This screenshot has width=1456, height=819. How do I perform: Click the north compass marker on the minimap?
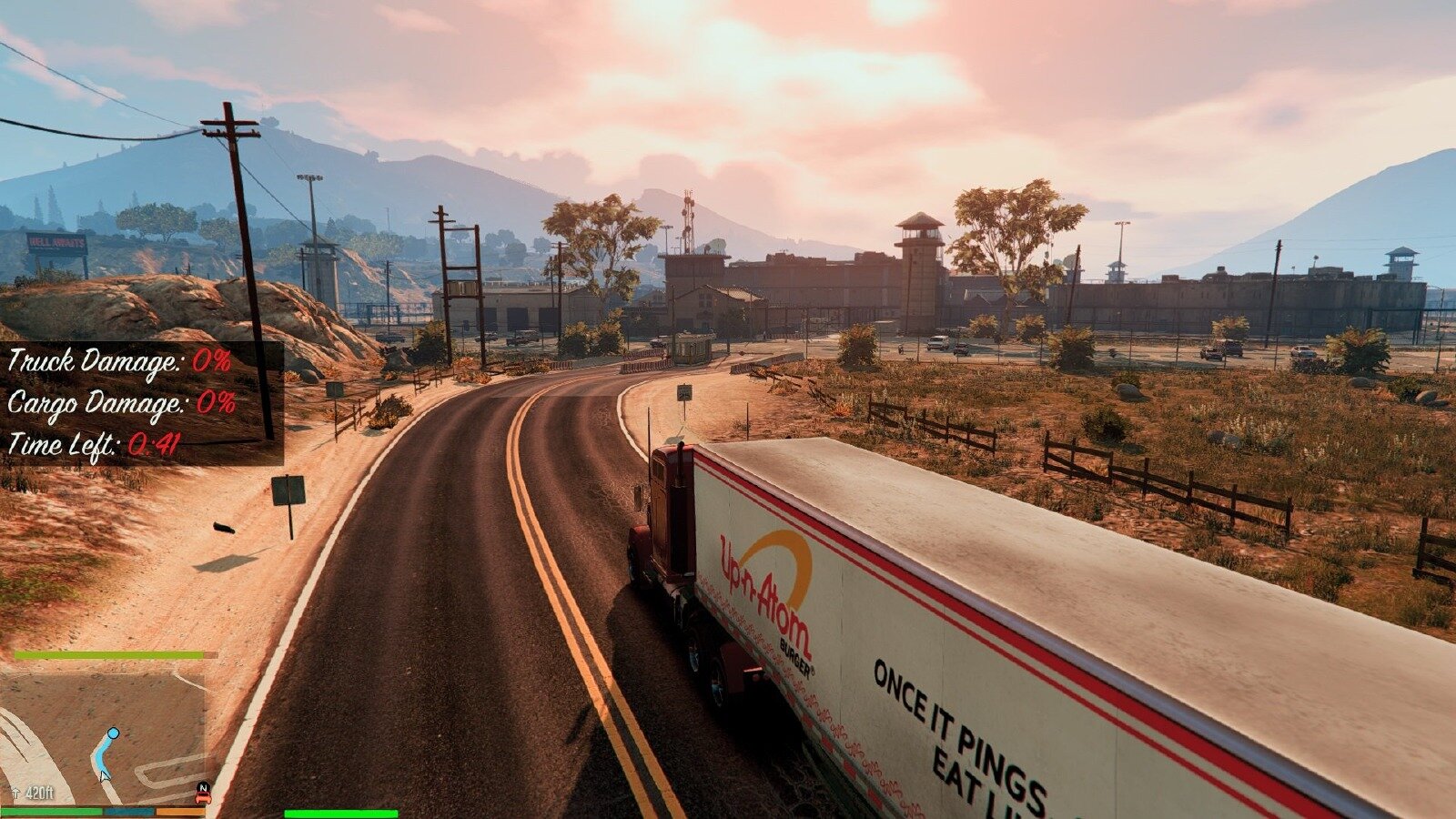tap(203, 786)
